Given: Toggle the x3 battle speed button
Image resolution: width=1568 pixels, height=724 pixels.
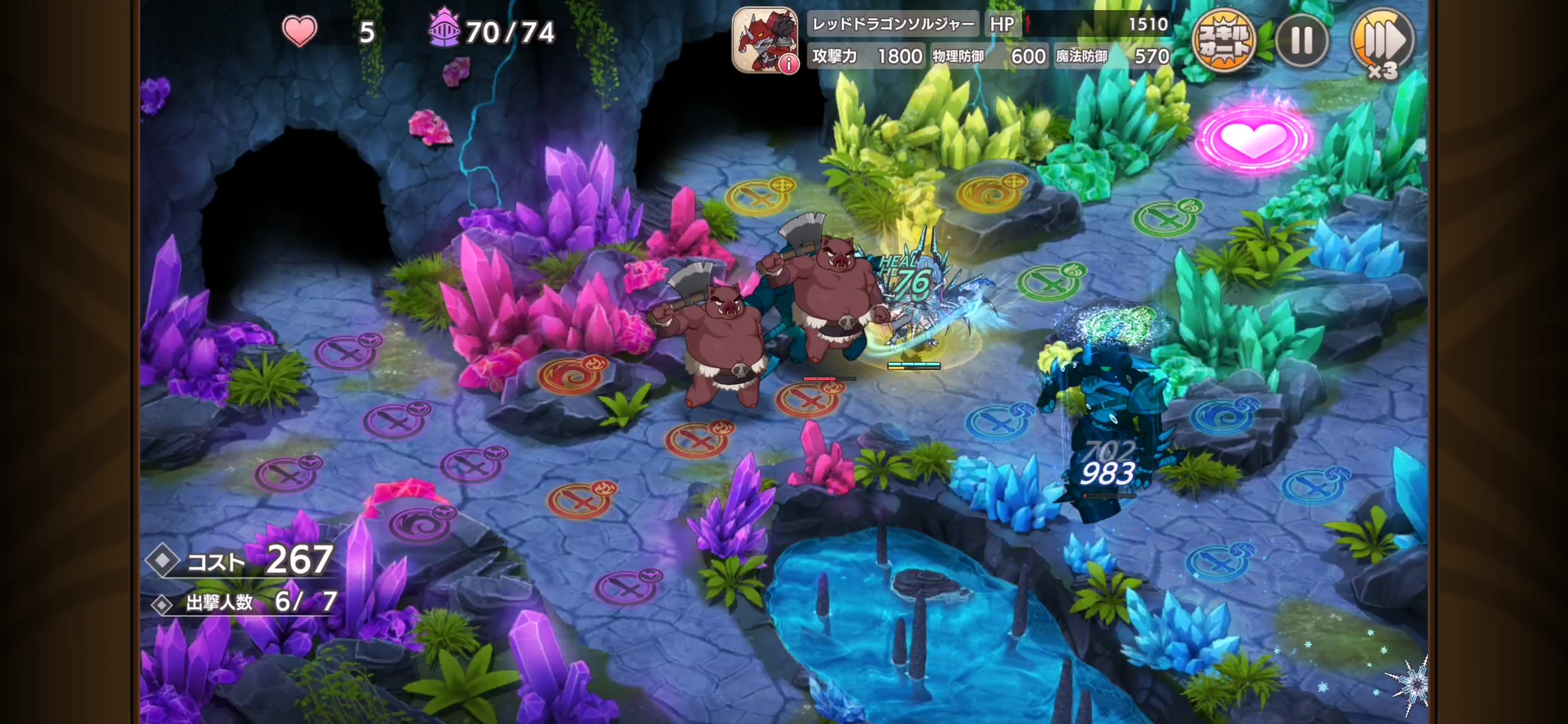Looking at the screenshot, I should pos(1382,43).
